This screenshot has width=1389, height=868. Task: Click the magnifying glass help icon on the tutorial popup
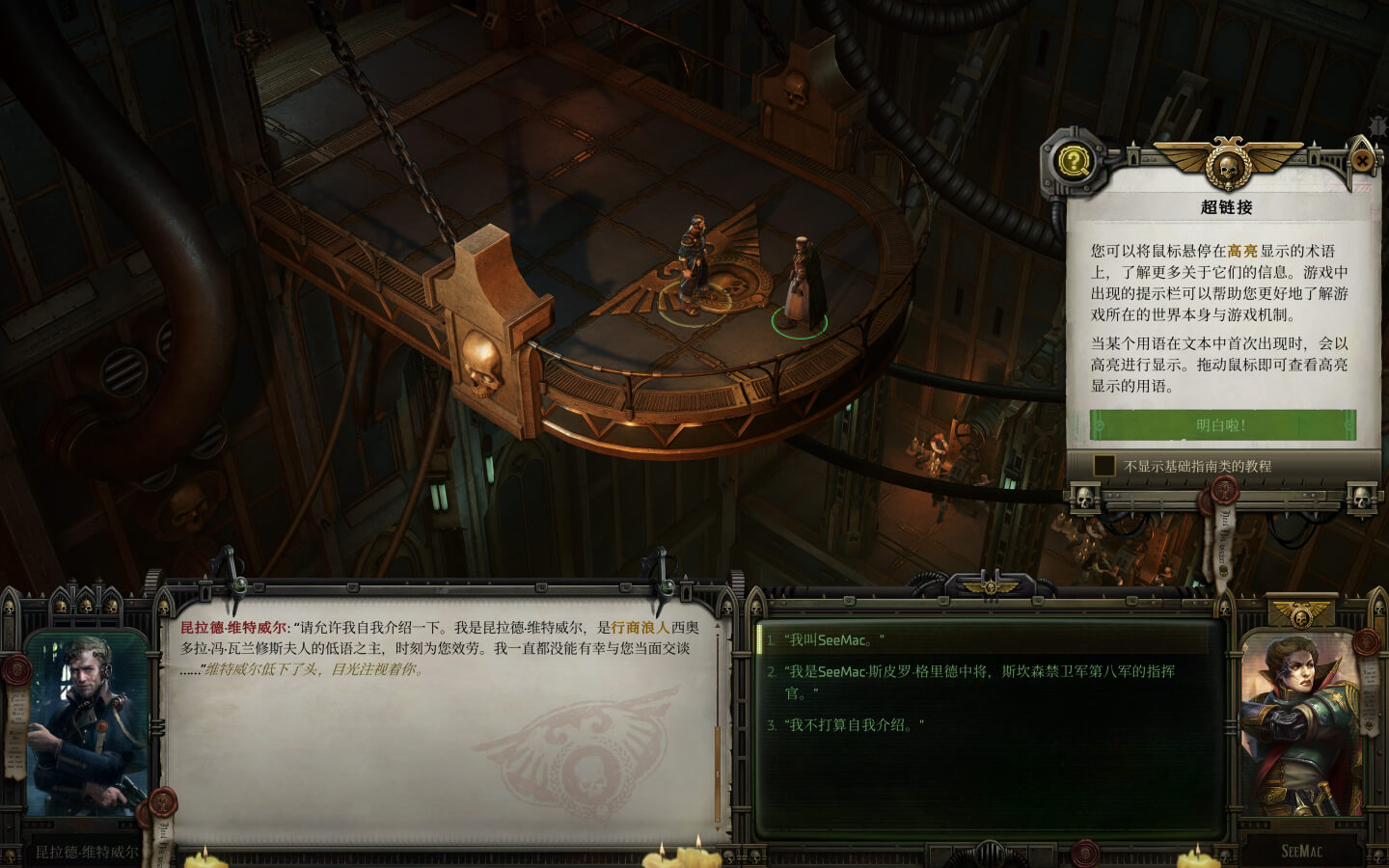1075,160
